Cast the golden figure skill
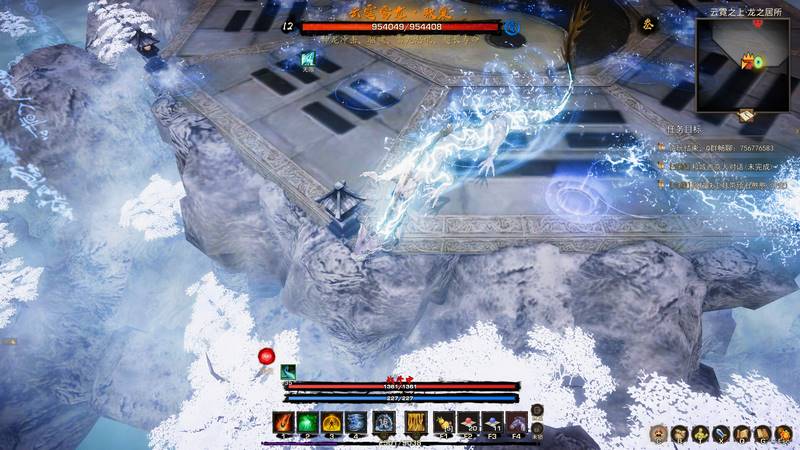 (x=331, y=422)
